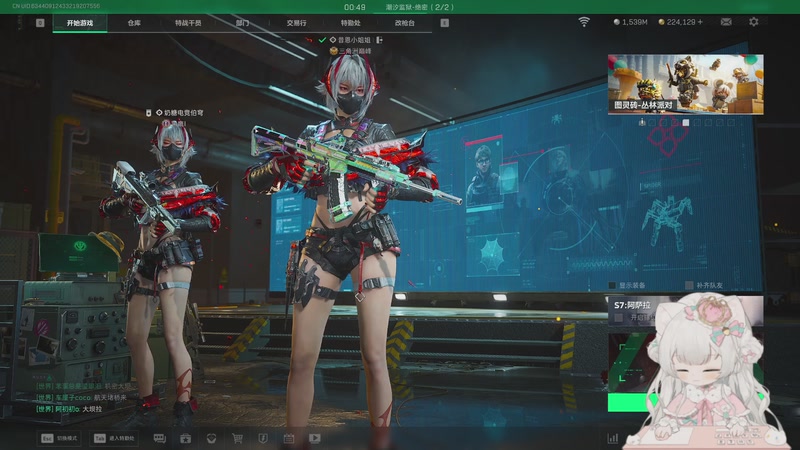Switch to the 开始游戏 tab

click(x=81, y=22)
